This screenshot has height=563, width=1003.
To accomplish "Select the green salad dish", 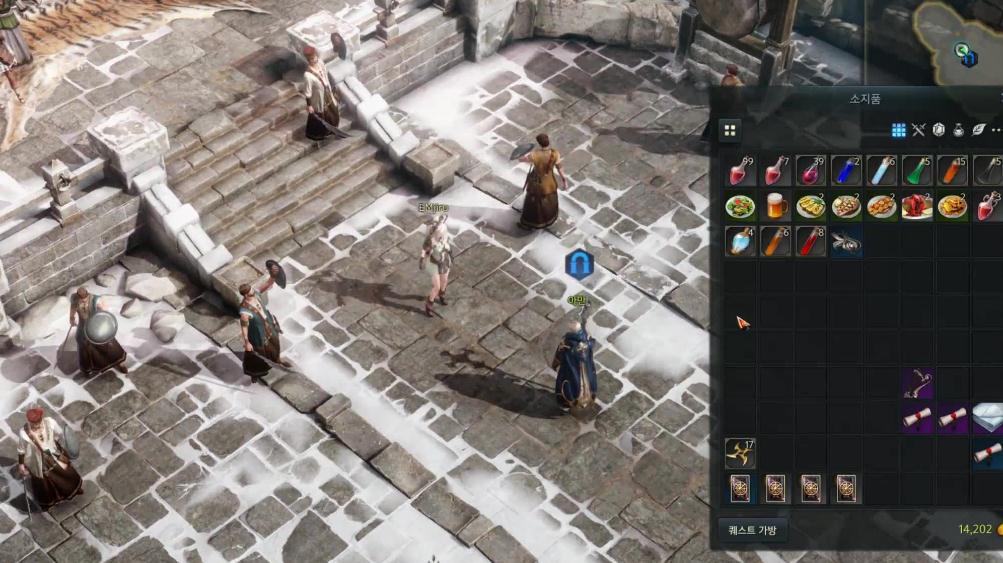I will [741, 206].
